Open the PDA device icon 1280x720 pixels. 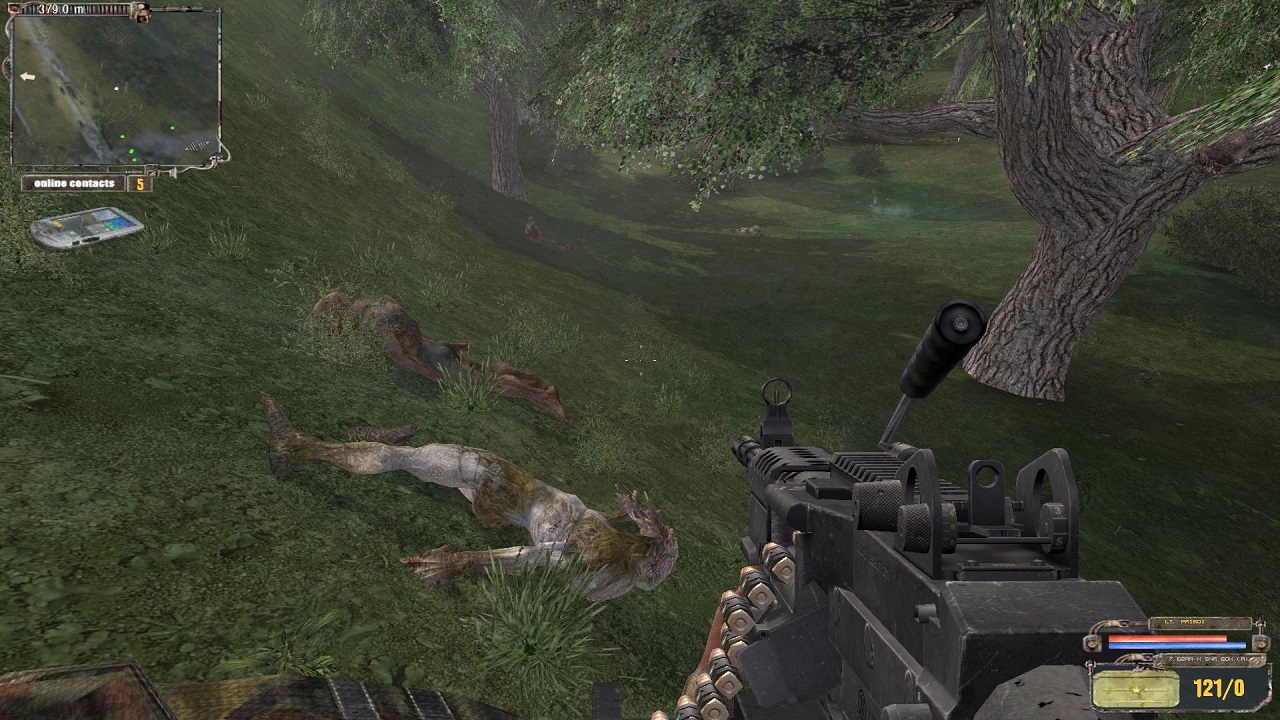tap(86, 227)
